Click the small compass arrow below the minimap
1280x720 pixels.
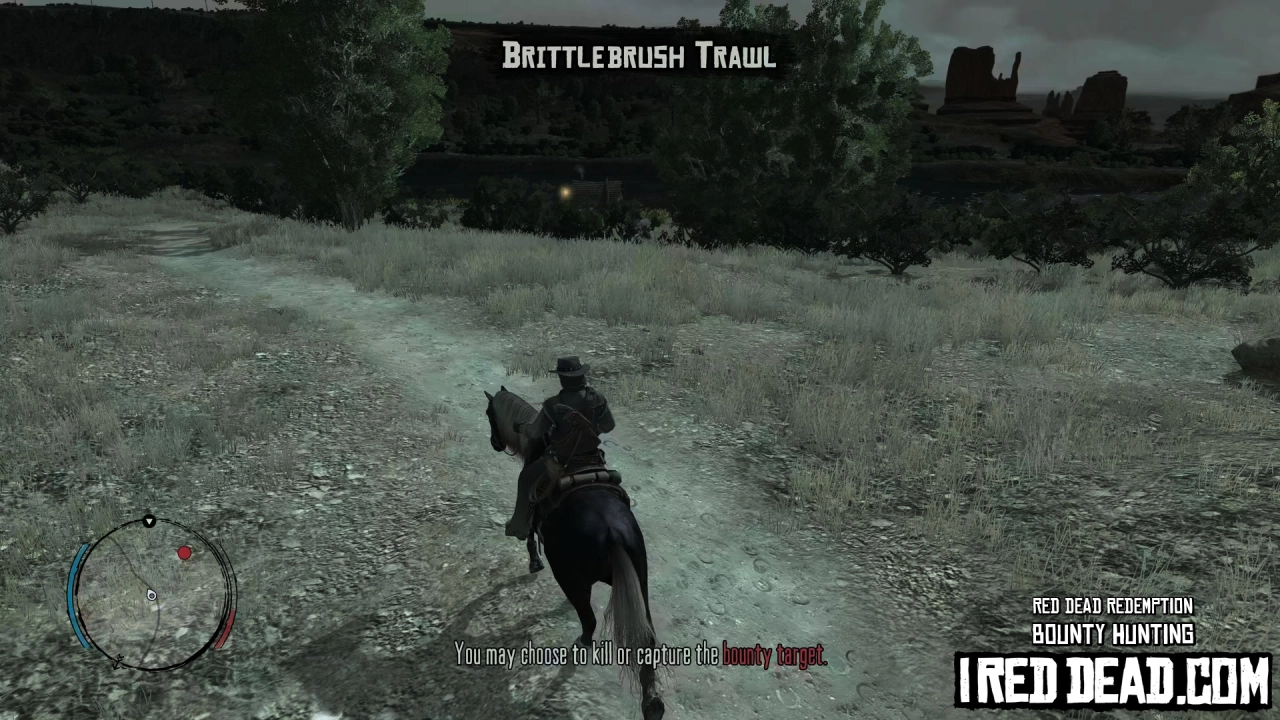click(120, 662)
